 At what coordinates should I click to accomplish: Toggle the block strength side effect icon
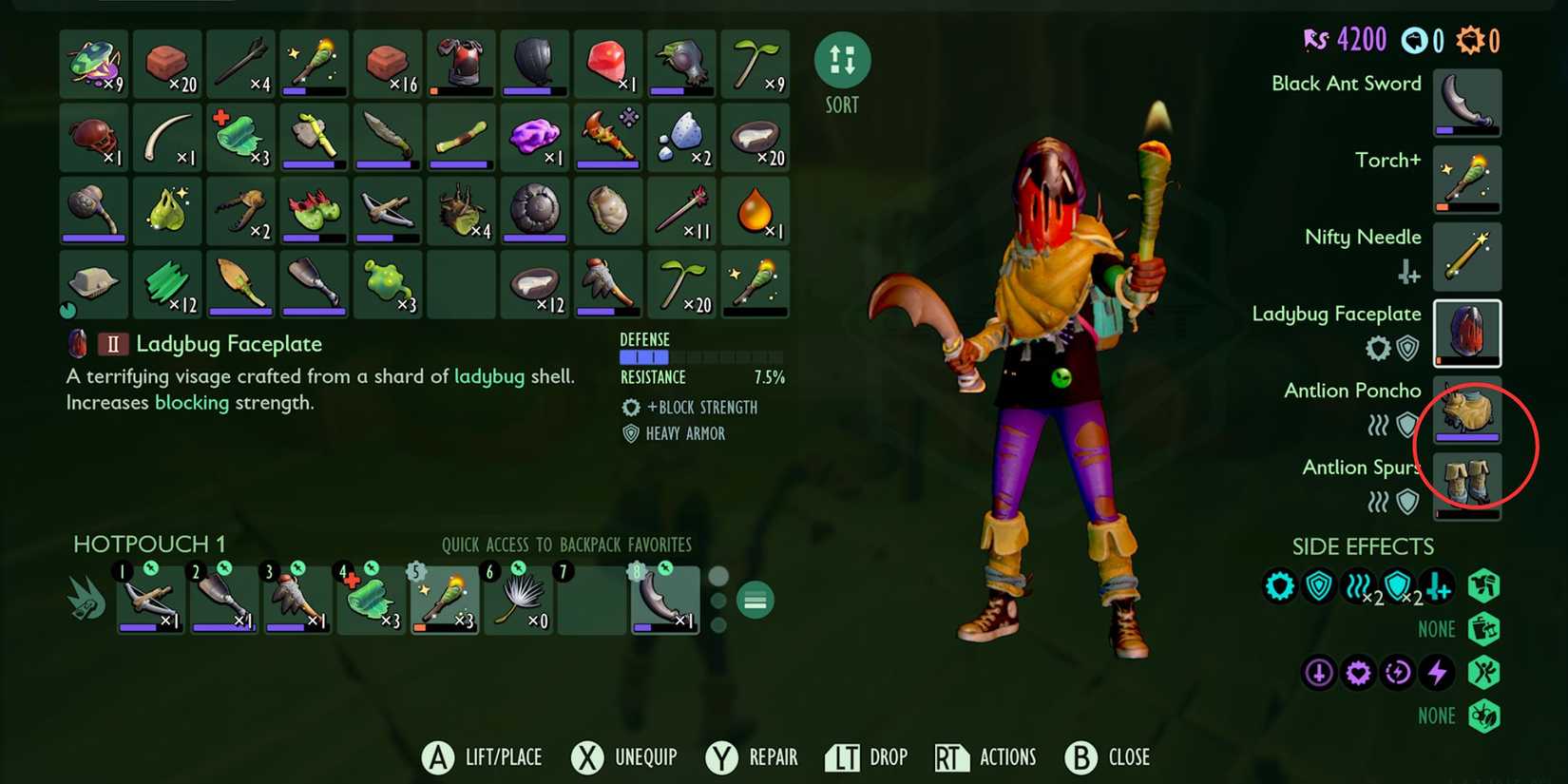(1280, 586)
